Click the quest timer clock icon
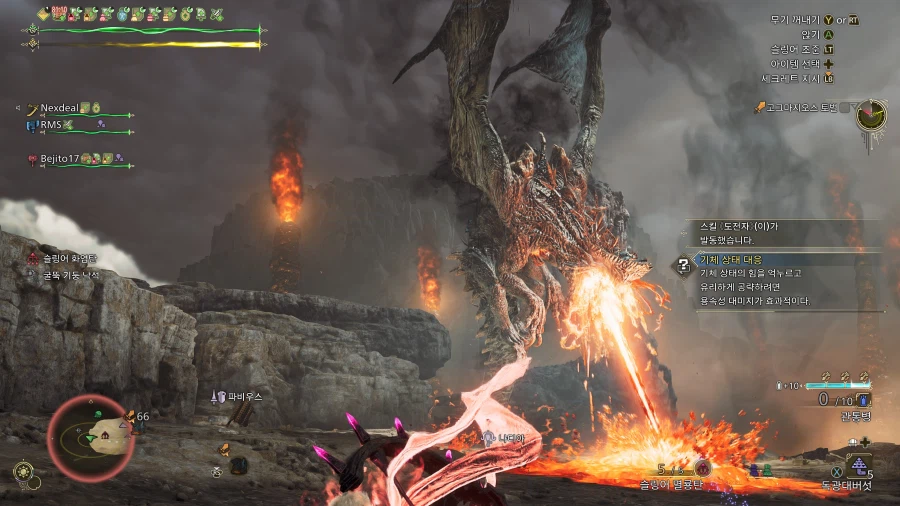900x506 pixels. (x=871, y=114)
